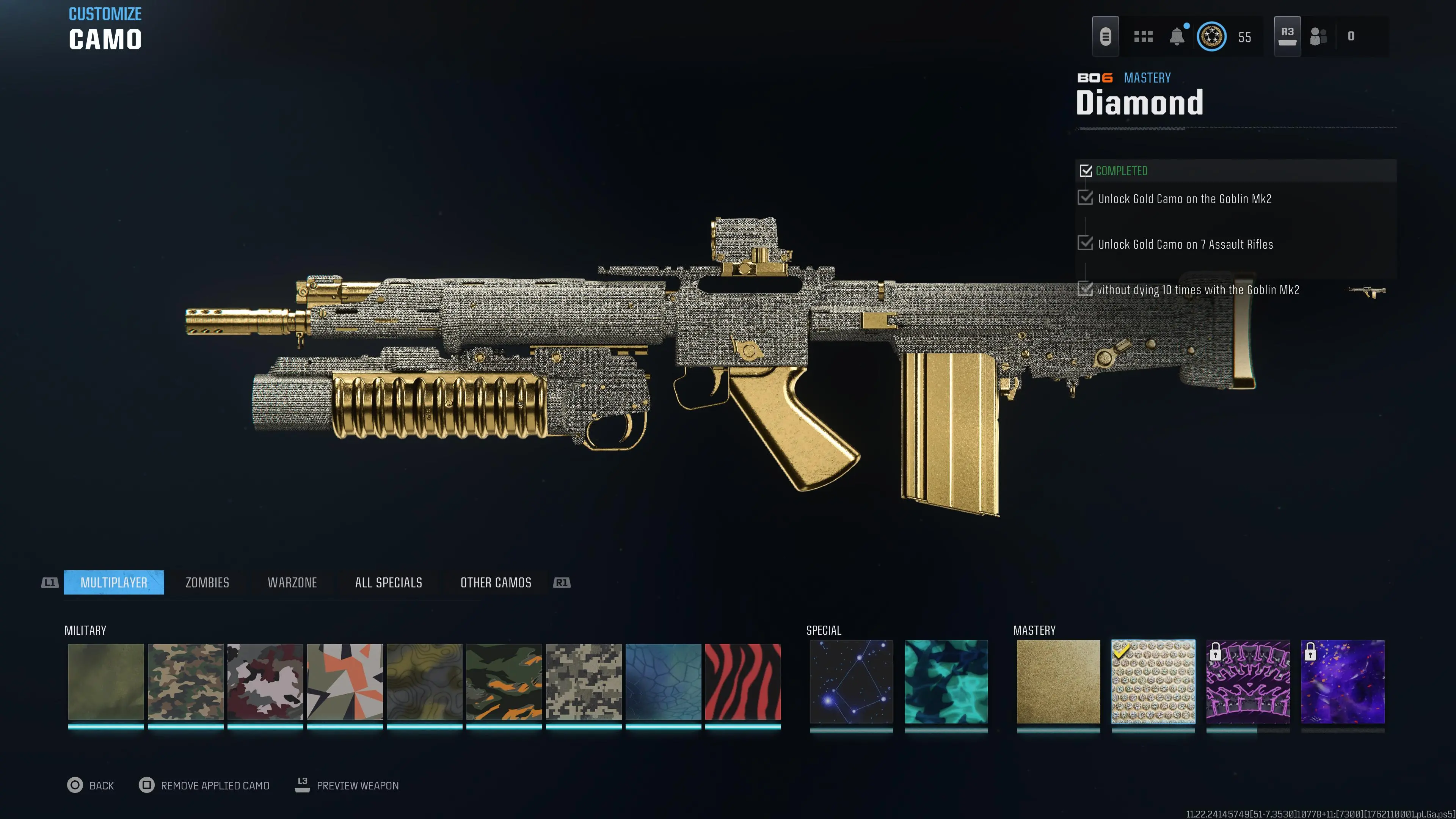
Task: Select the plain olive green military camo
Action: 106,681
